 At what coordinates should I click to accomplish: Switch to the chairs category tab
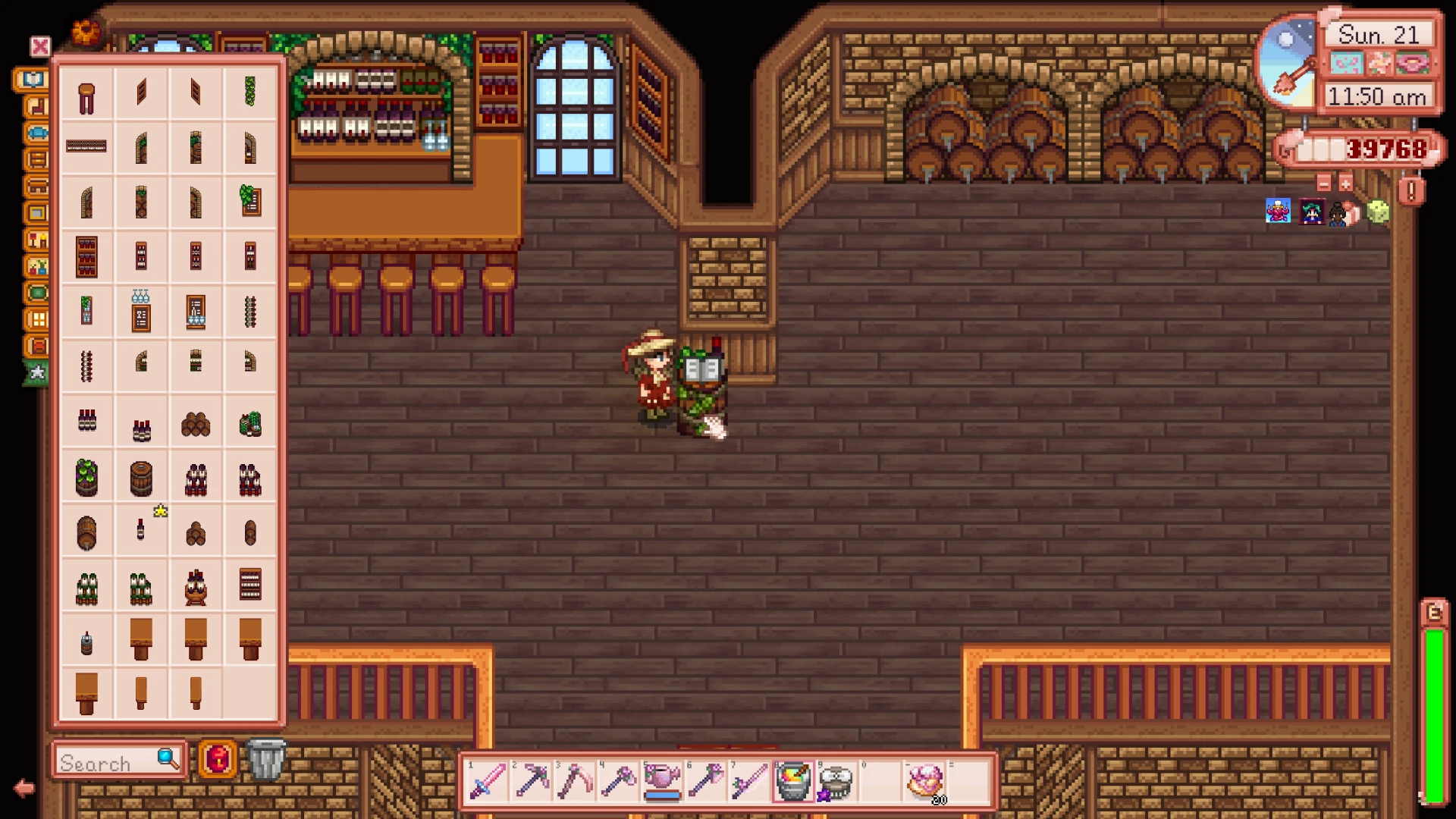pos(36,107)
